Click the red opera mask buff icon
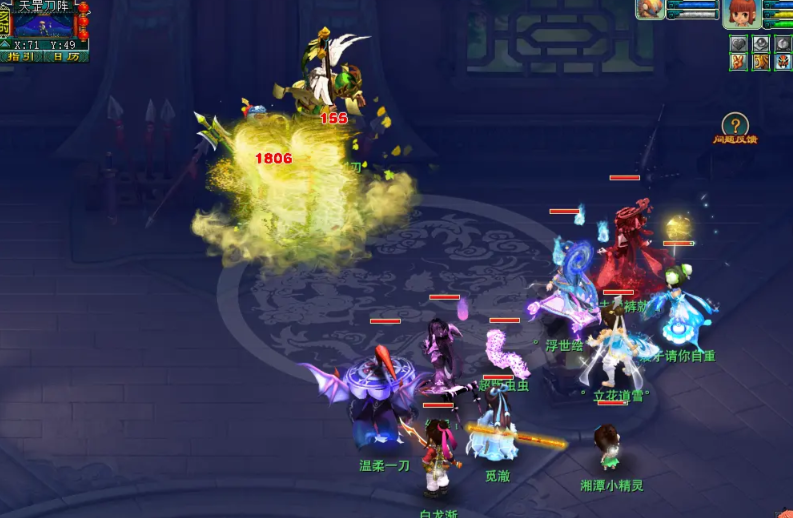The image size is (793, 518). (782, 62)
